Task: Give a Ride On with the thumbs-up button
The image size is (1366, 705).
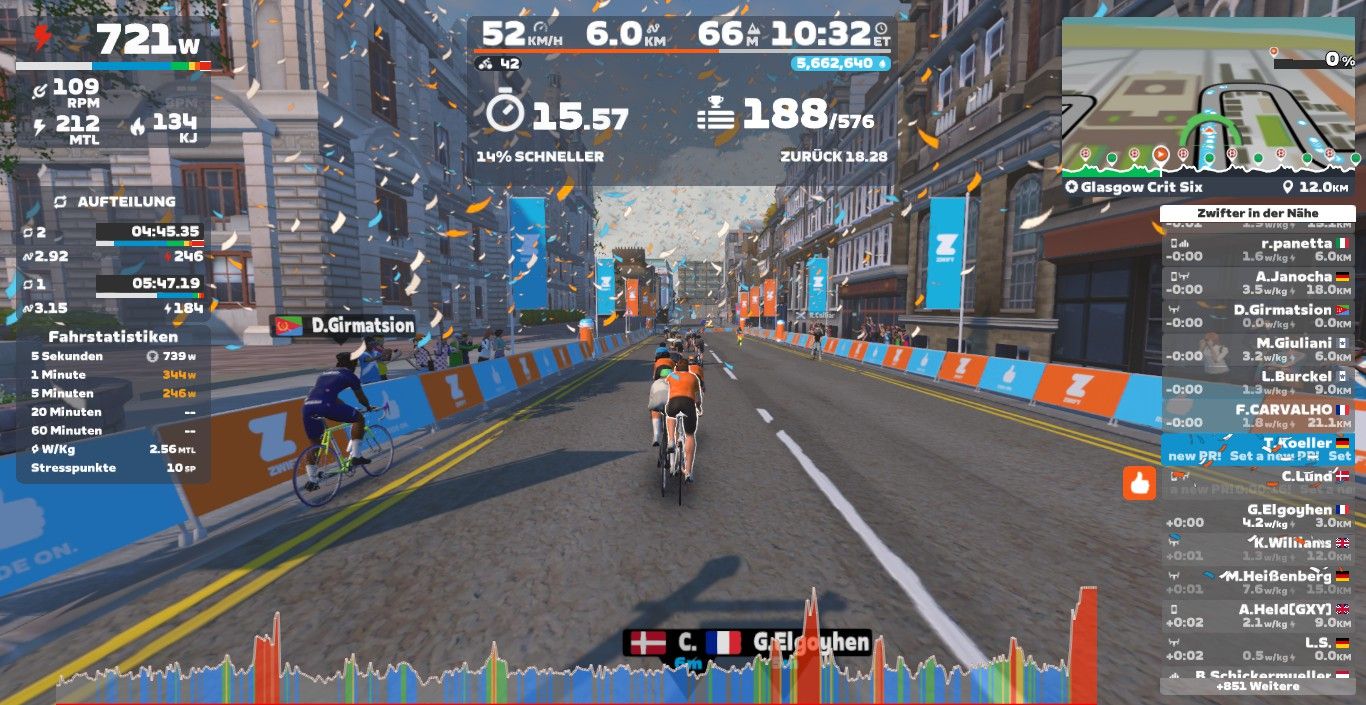Action: [x=1139, y=484]
